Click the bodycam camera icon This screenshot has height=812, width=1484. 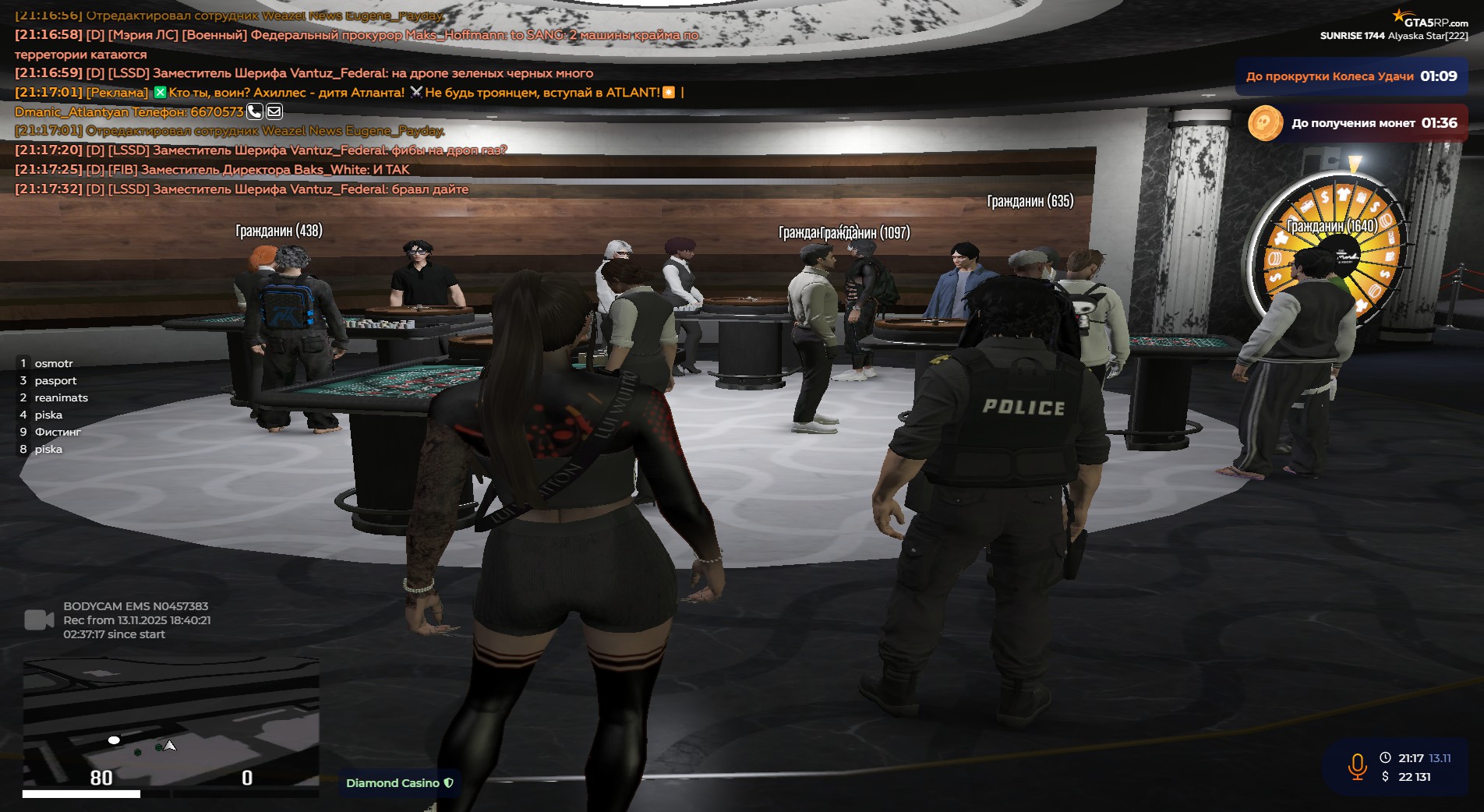39,620
